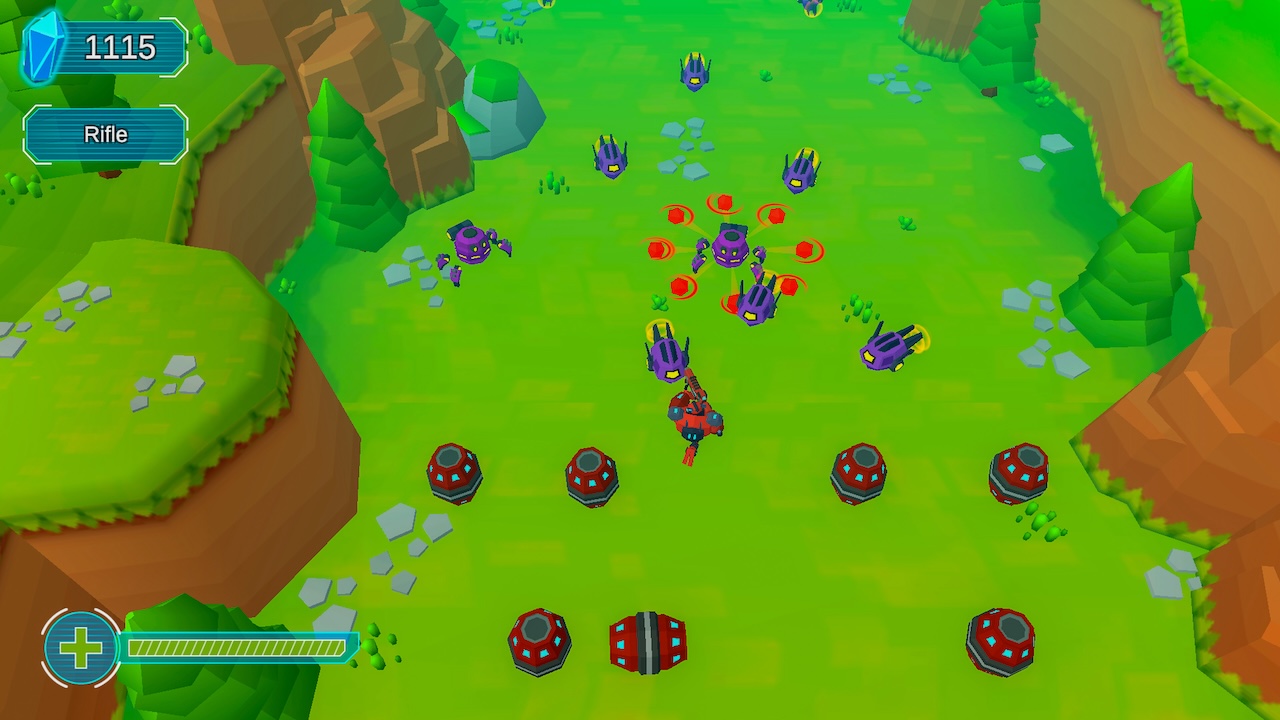Viewport: 1280px width, 720px height.
Task: Select the player's red robot character
Action: pos(695,415)
